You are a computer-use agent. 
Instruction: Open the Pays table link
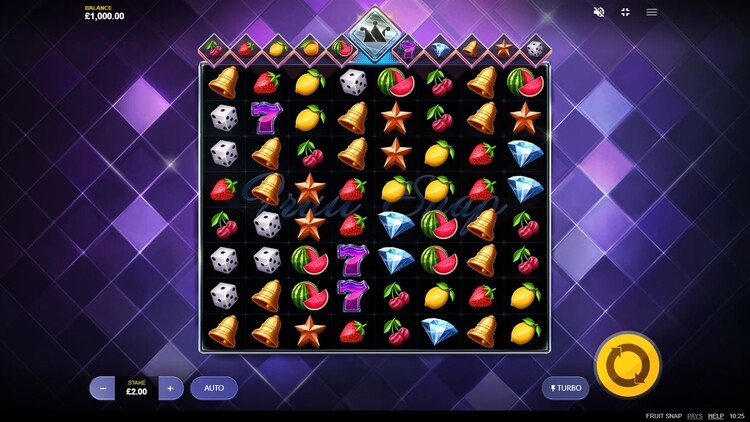(x=695, y=416)
